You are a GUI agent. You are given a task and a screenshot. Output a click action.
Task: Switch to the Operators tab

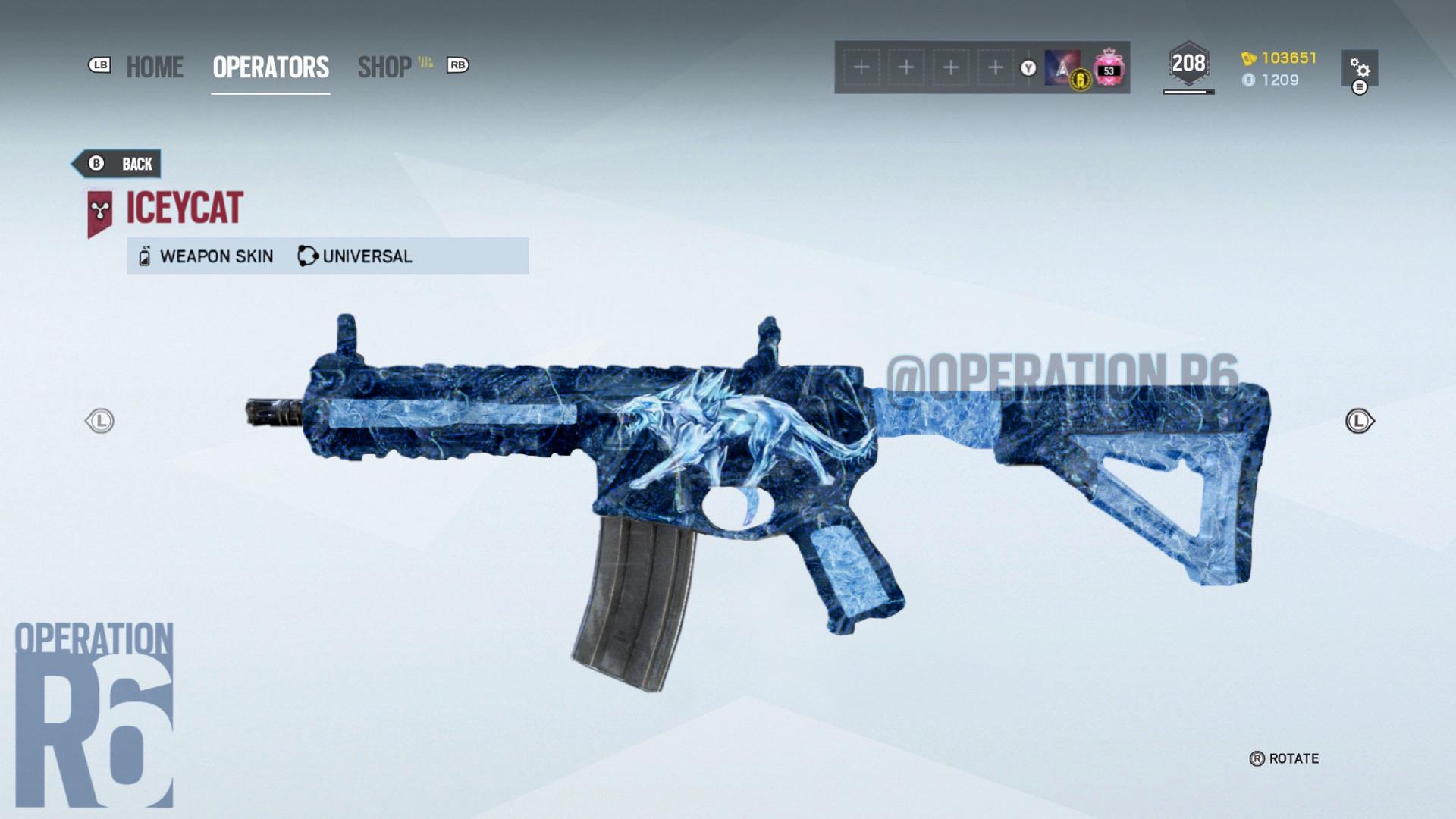point(271,67)
